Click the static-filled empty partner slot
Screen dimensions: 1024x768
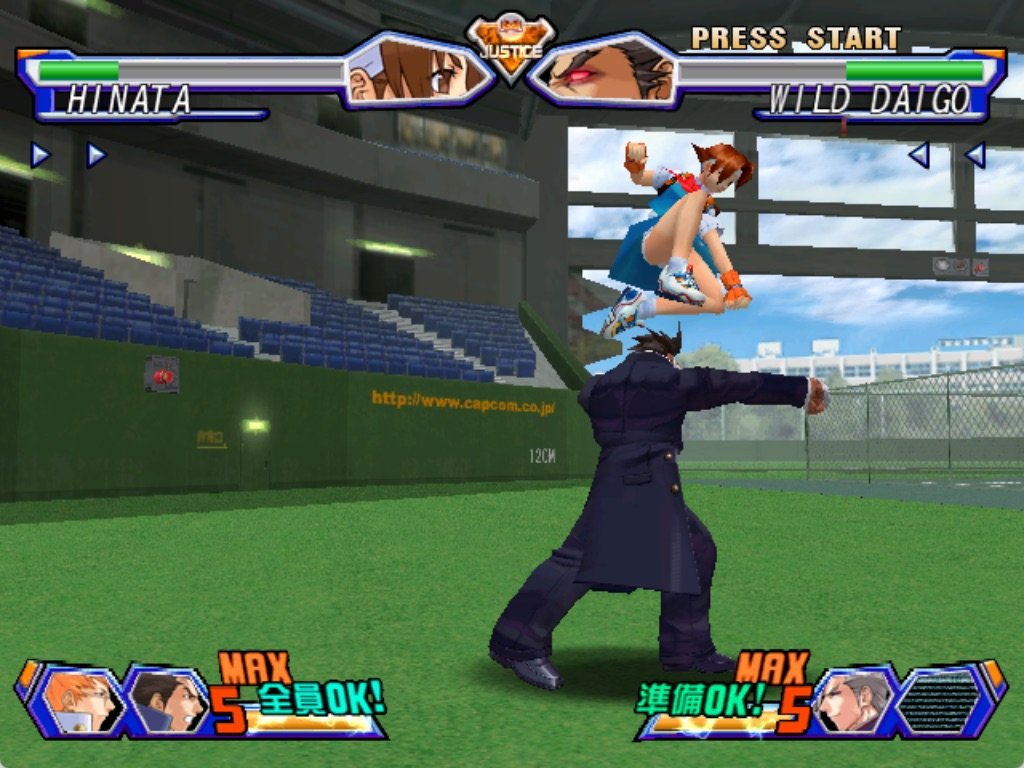940,700
